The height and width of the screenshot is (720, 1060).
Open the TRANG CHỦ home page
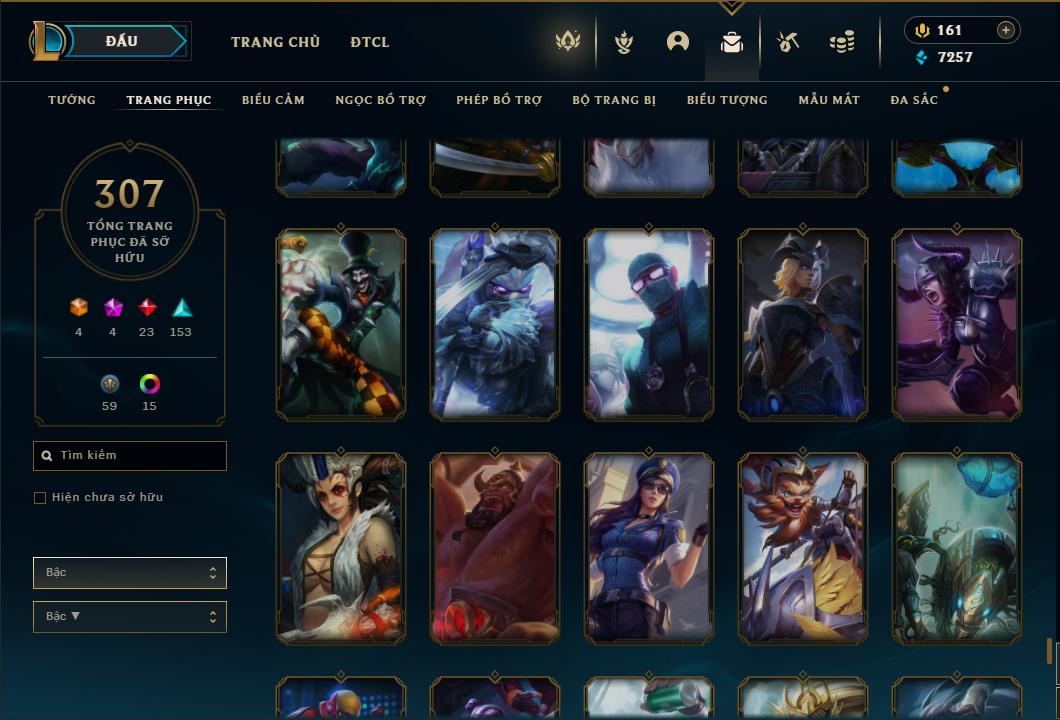tap(275, 42)
